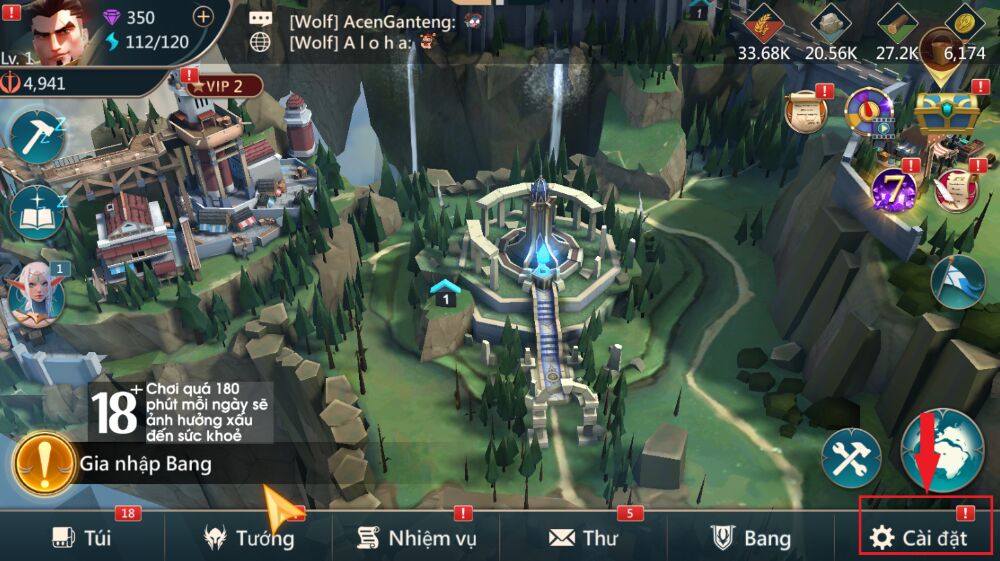
Task: Click the white and blue flag icon
Action: coord(958,281)
